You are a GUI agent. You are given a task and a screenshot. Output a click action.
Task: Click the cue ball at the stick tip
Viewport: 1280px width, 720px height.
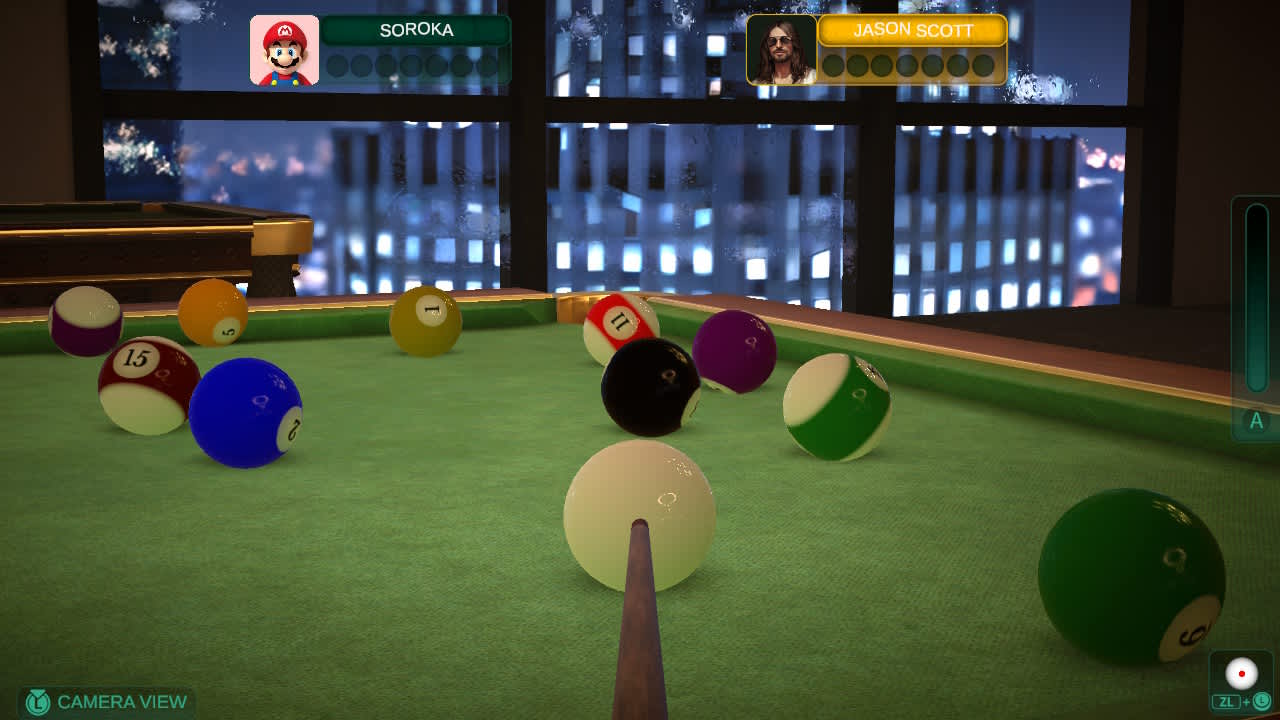pyautogui.click(x=642, y=515)
